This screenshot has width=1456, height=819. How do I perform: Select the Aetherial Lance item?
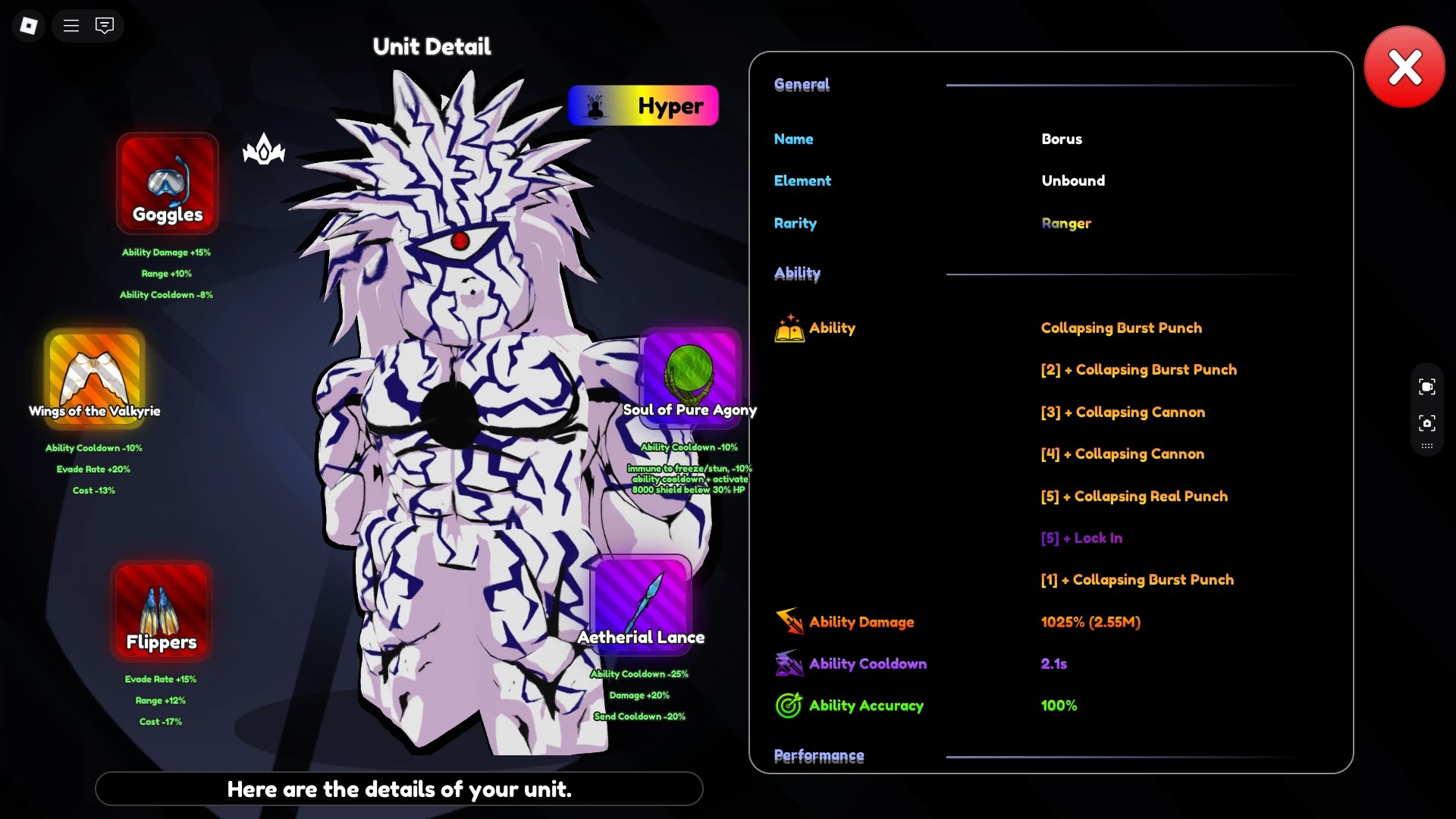640,604
